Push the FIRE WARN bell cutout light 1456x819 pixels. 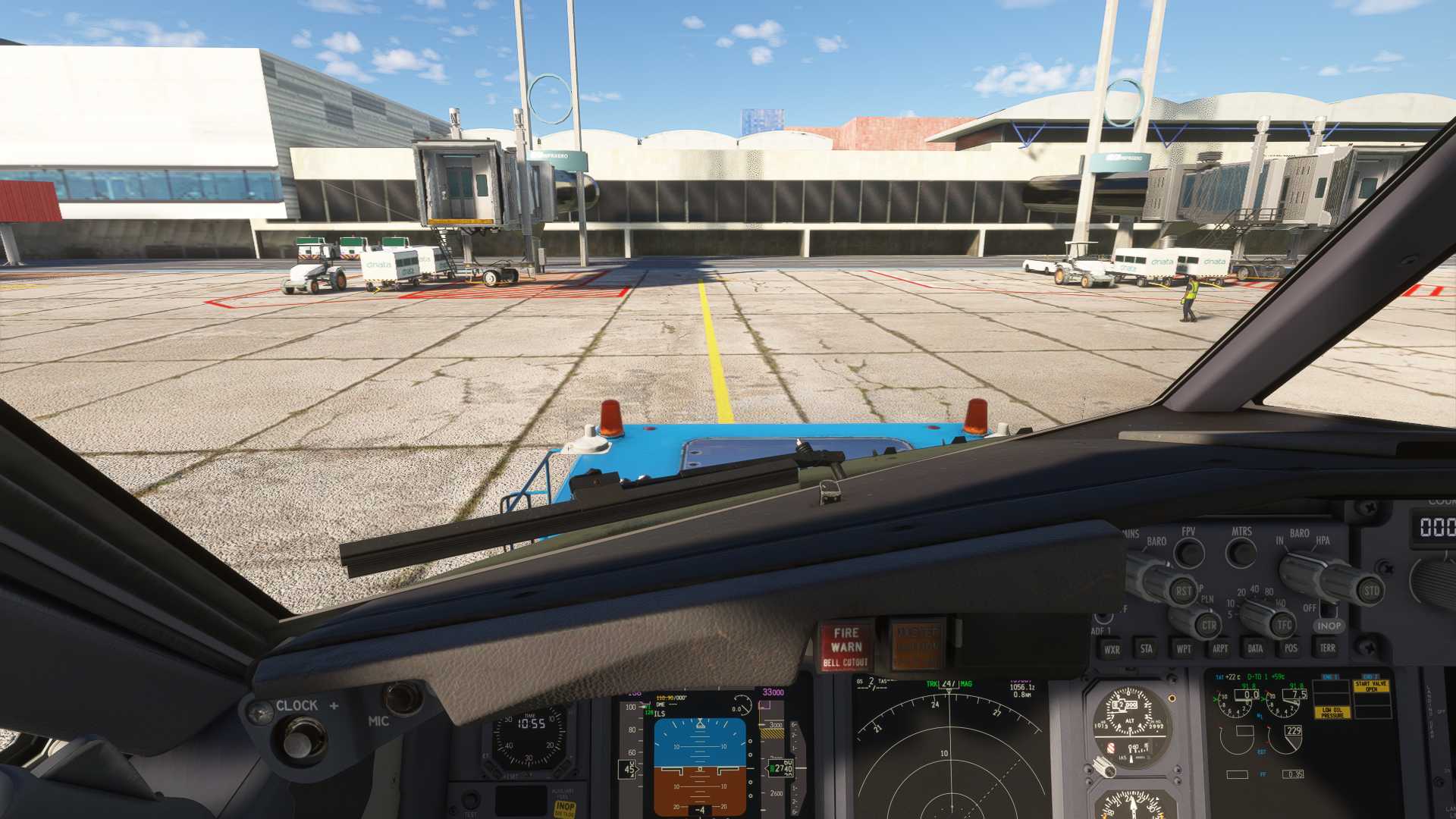pos(846,647)
